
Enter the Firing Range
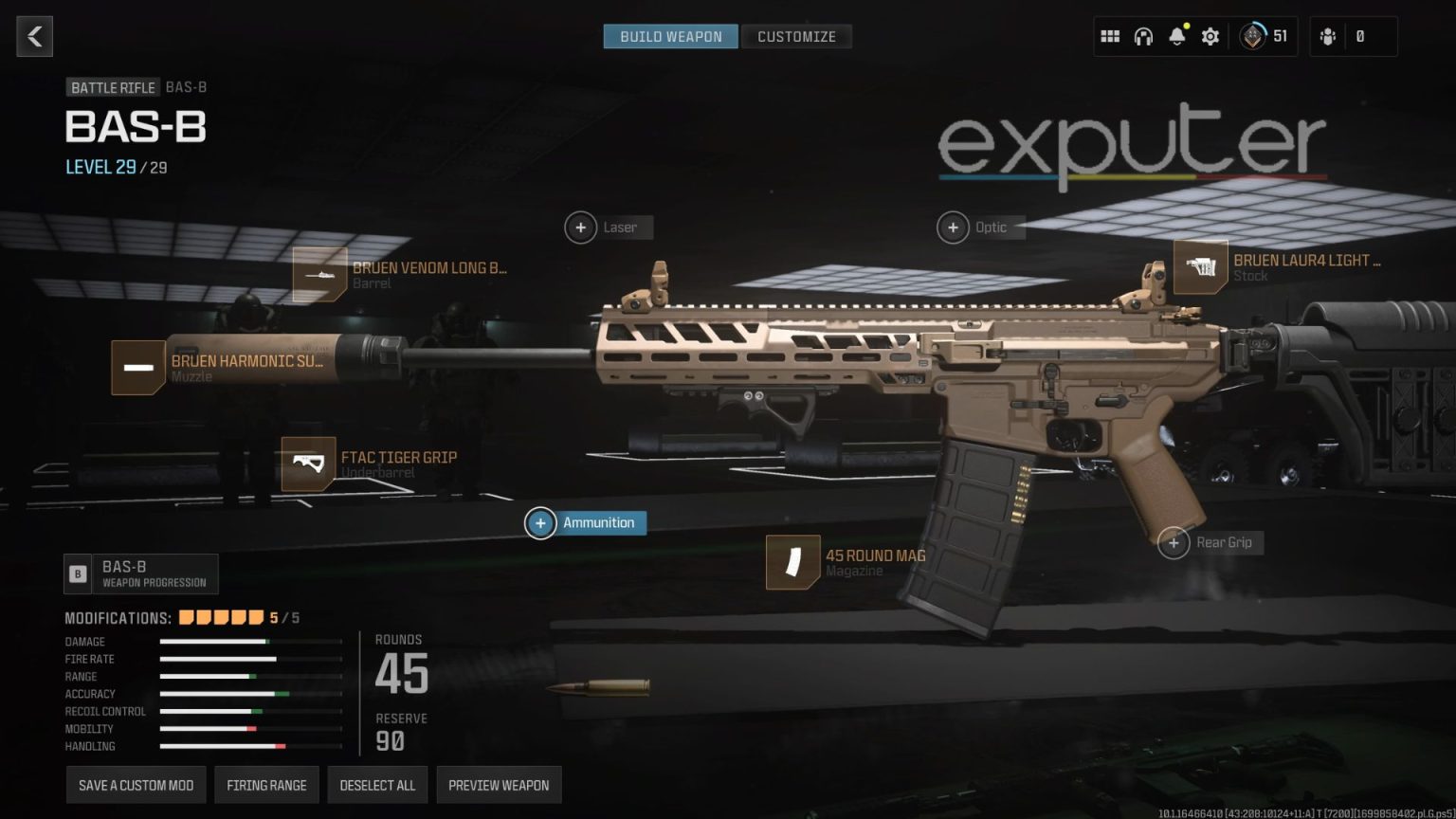266,784
